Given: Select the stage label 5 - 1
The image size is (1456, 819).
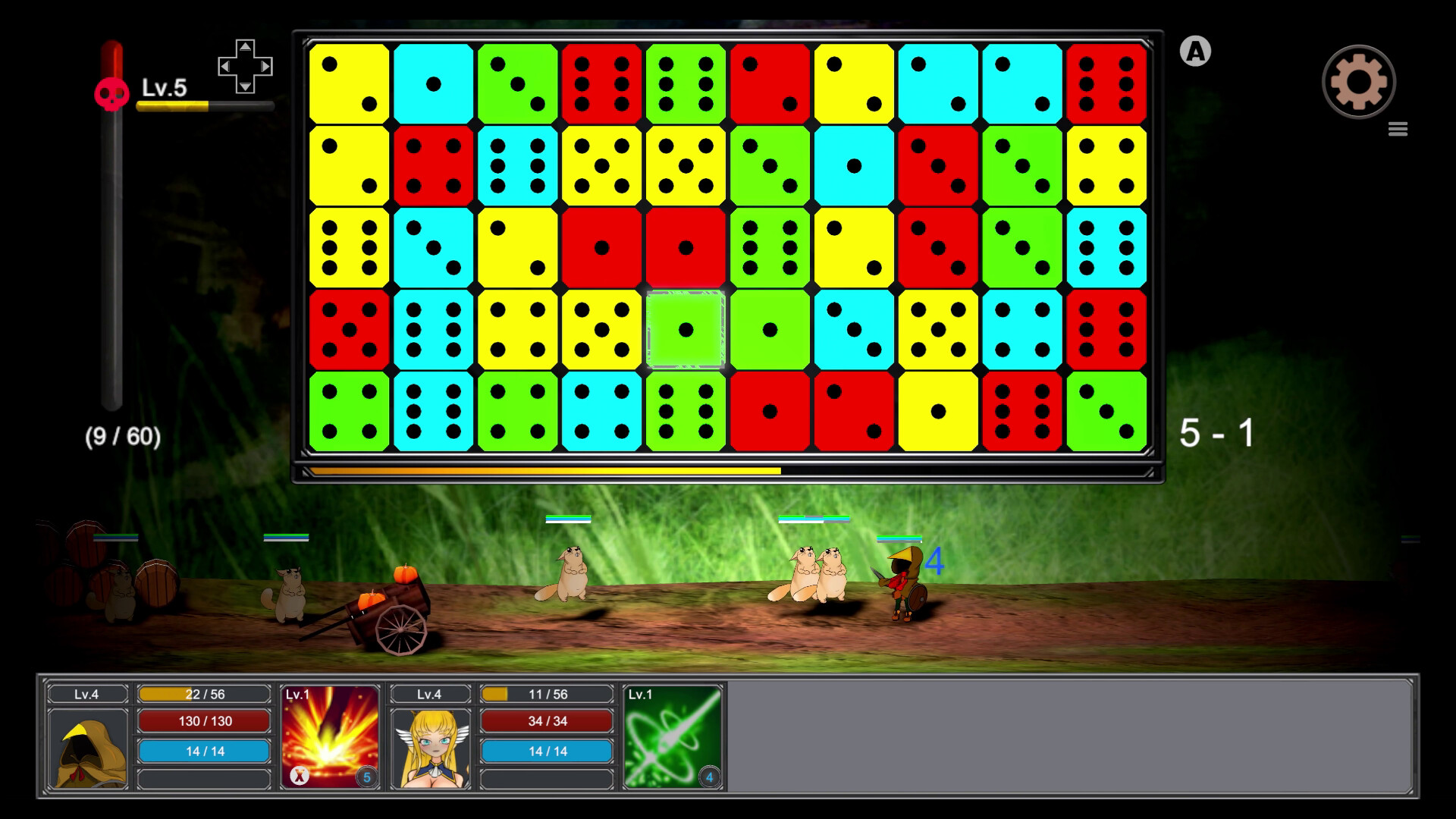Looking at the screenshot, I should point(1217,432).
